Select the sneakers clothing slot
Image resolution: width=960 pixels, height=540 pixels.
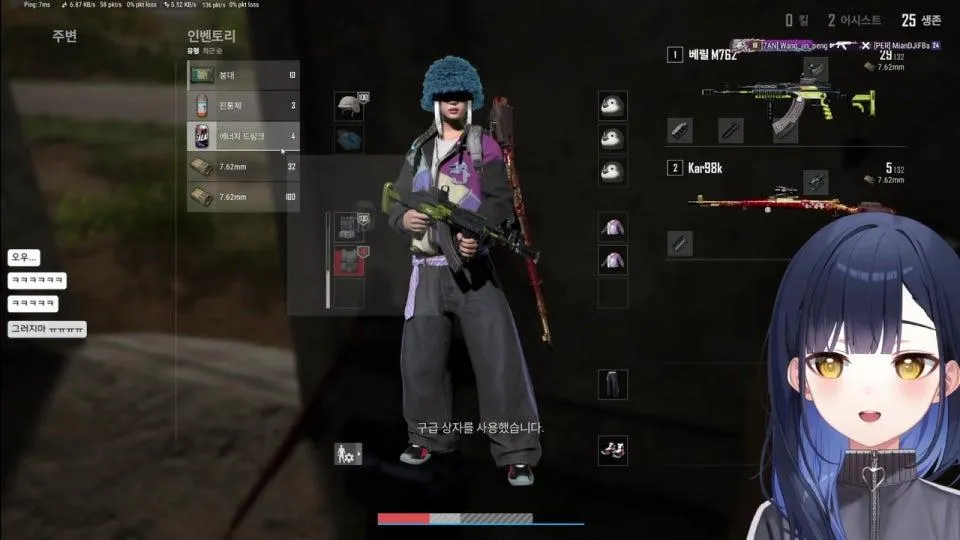612,449
